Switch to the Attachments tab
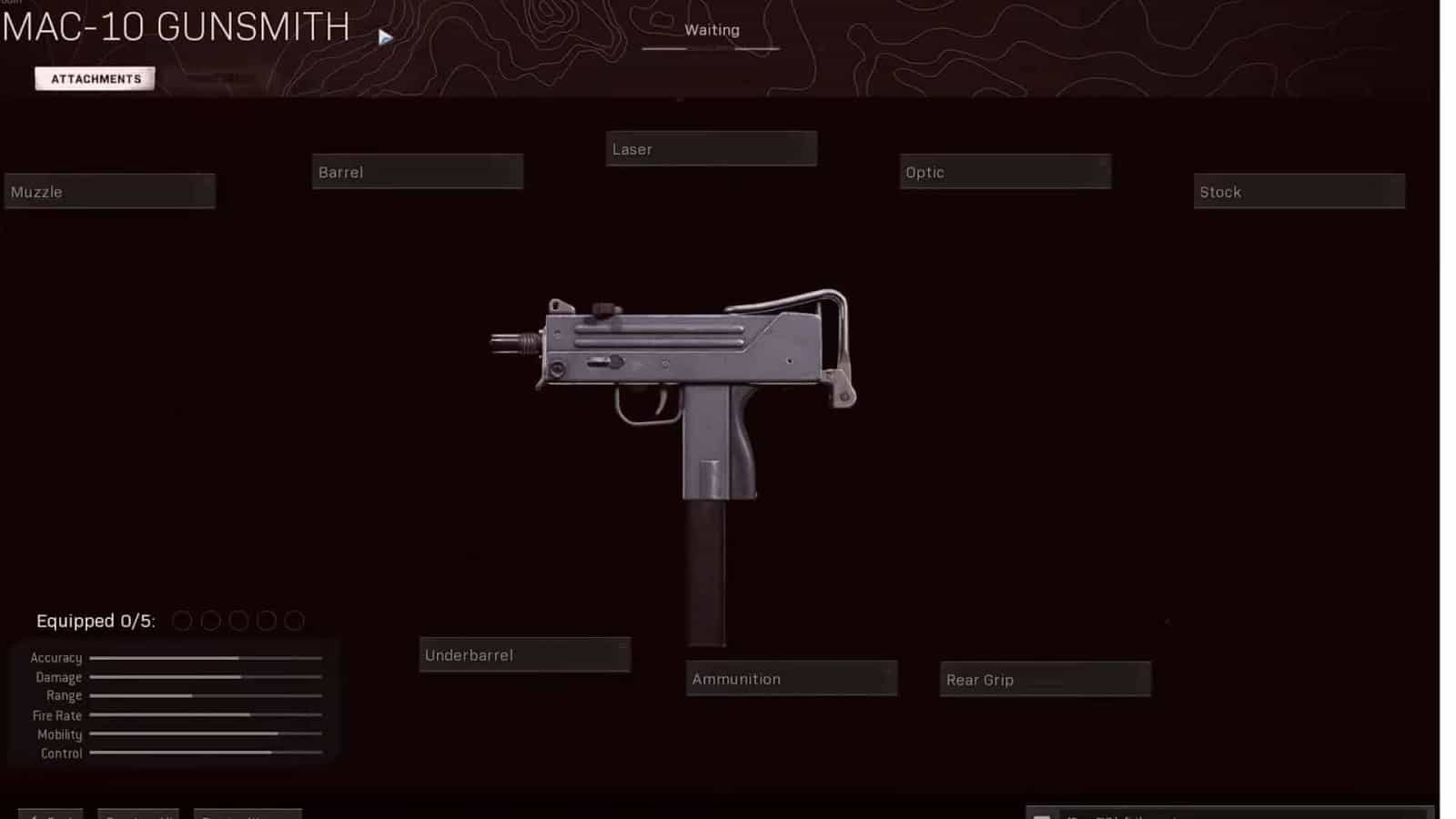Image resolution: width=1456 pixels, height=819 pixels. [95, 78]
